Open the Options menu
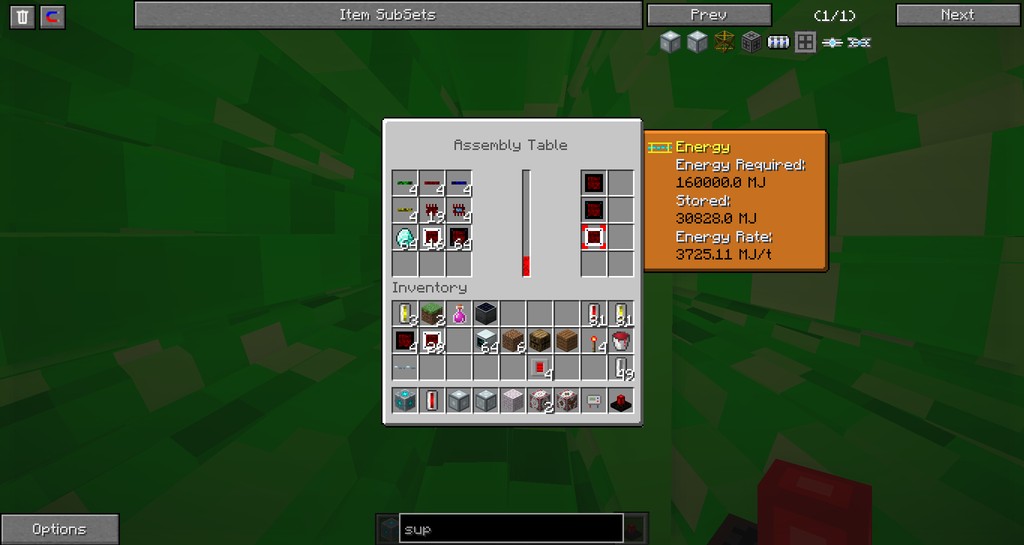This screenshot has height=545, width=1024. (59, 529)
